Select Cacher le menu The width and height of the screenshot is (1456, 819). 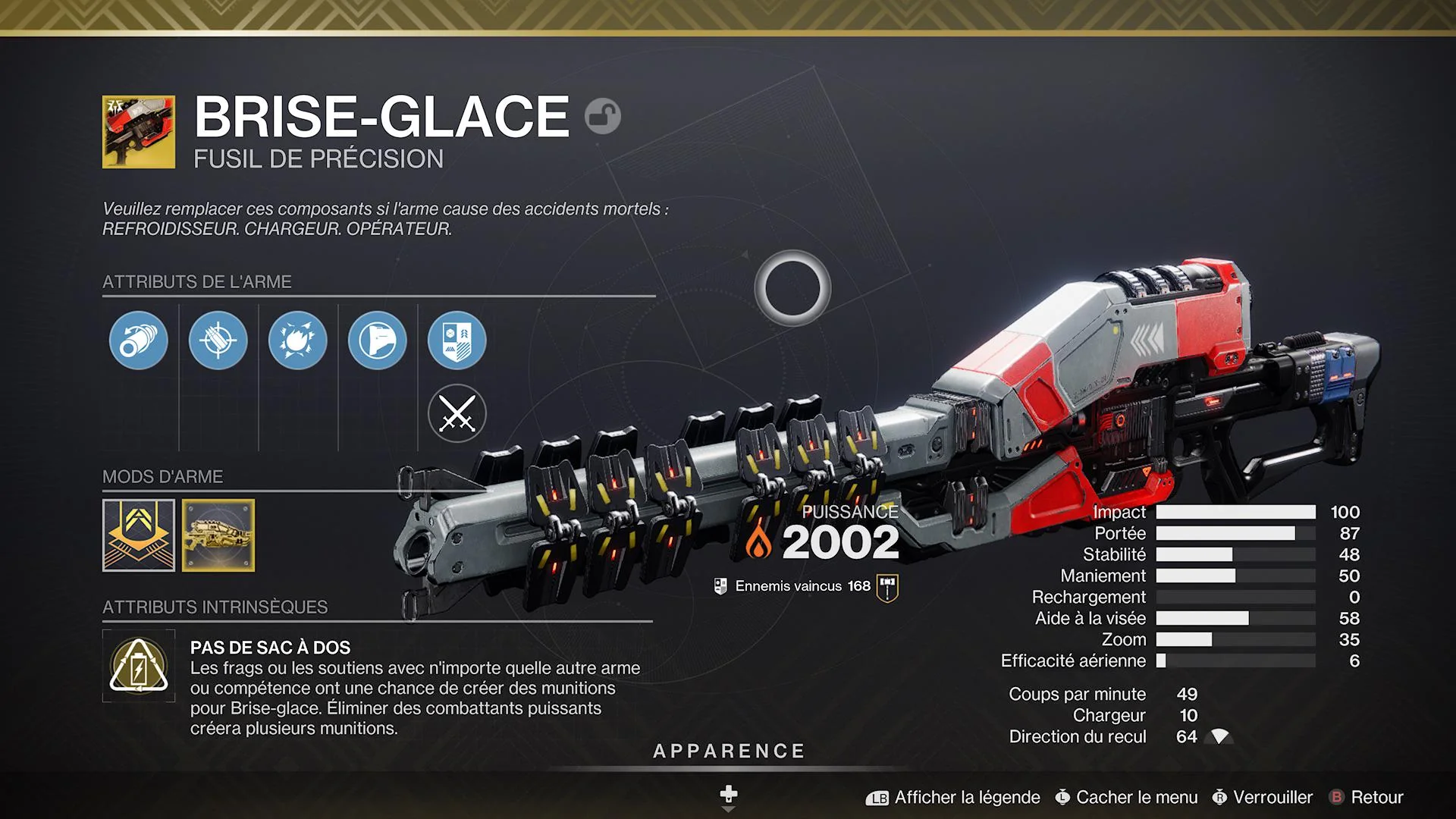coord(1134,797)
